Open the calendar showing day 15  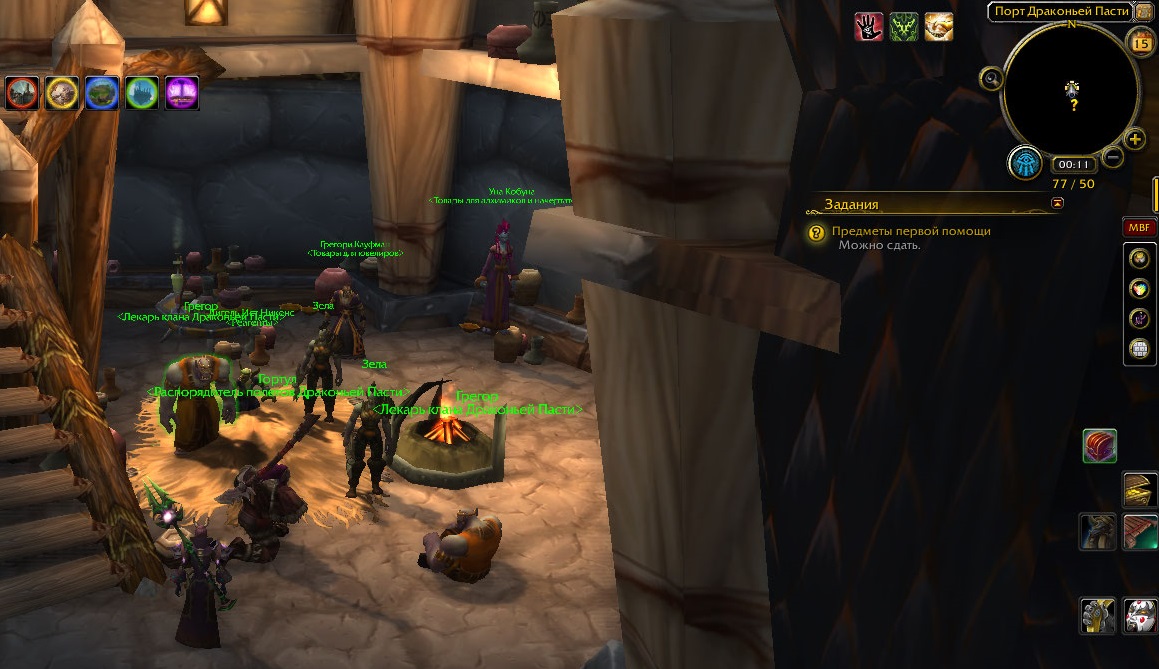(1141, 42)
